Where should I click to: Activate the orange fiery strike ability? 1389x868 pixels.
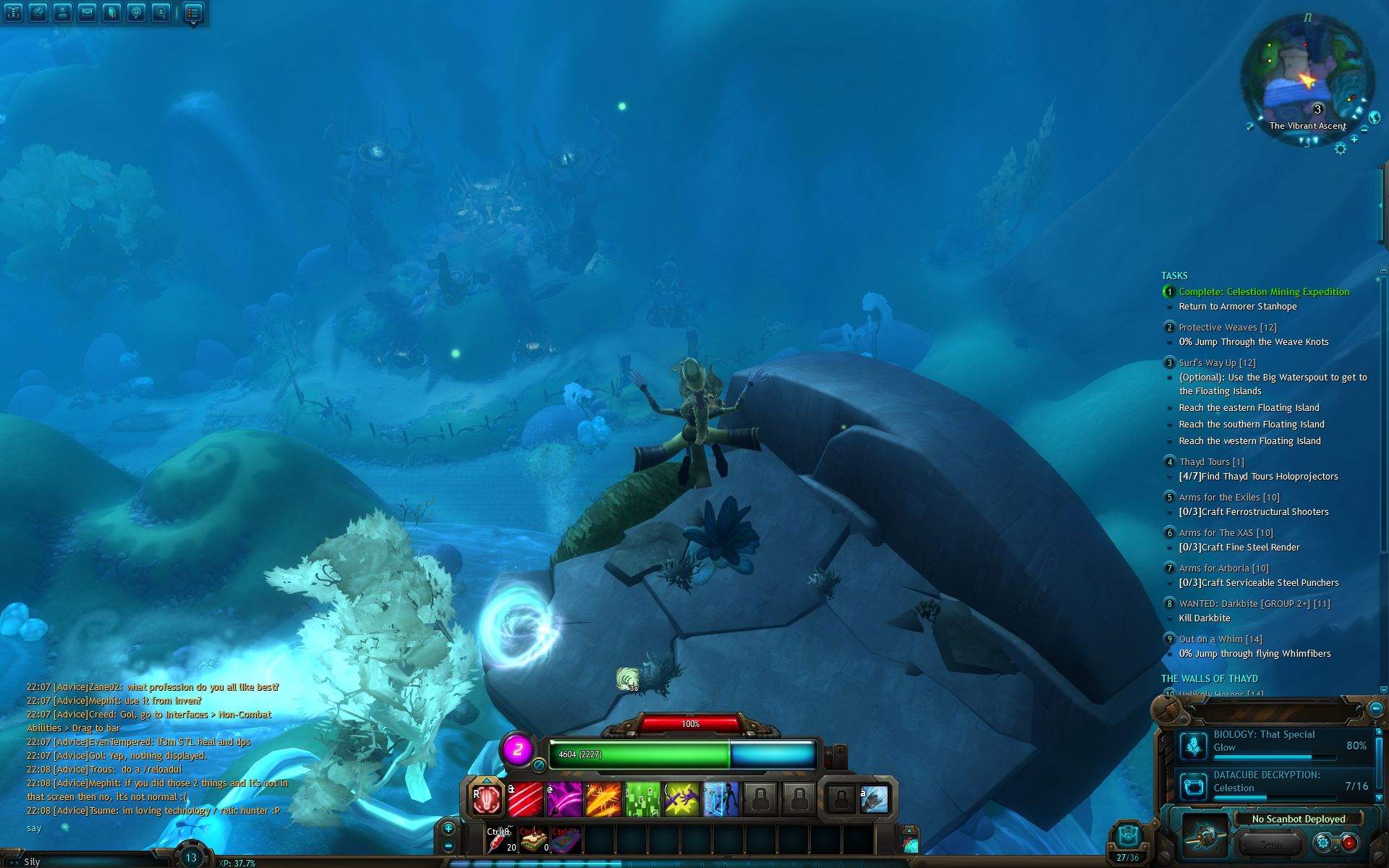[603, 799]
